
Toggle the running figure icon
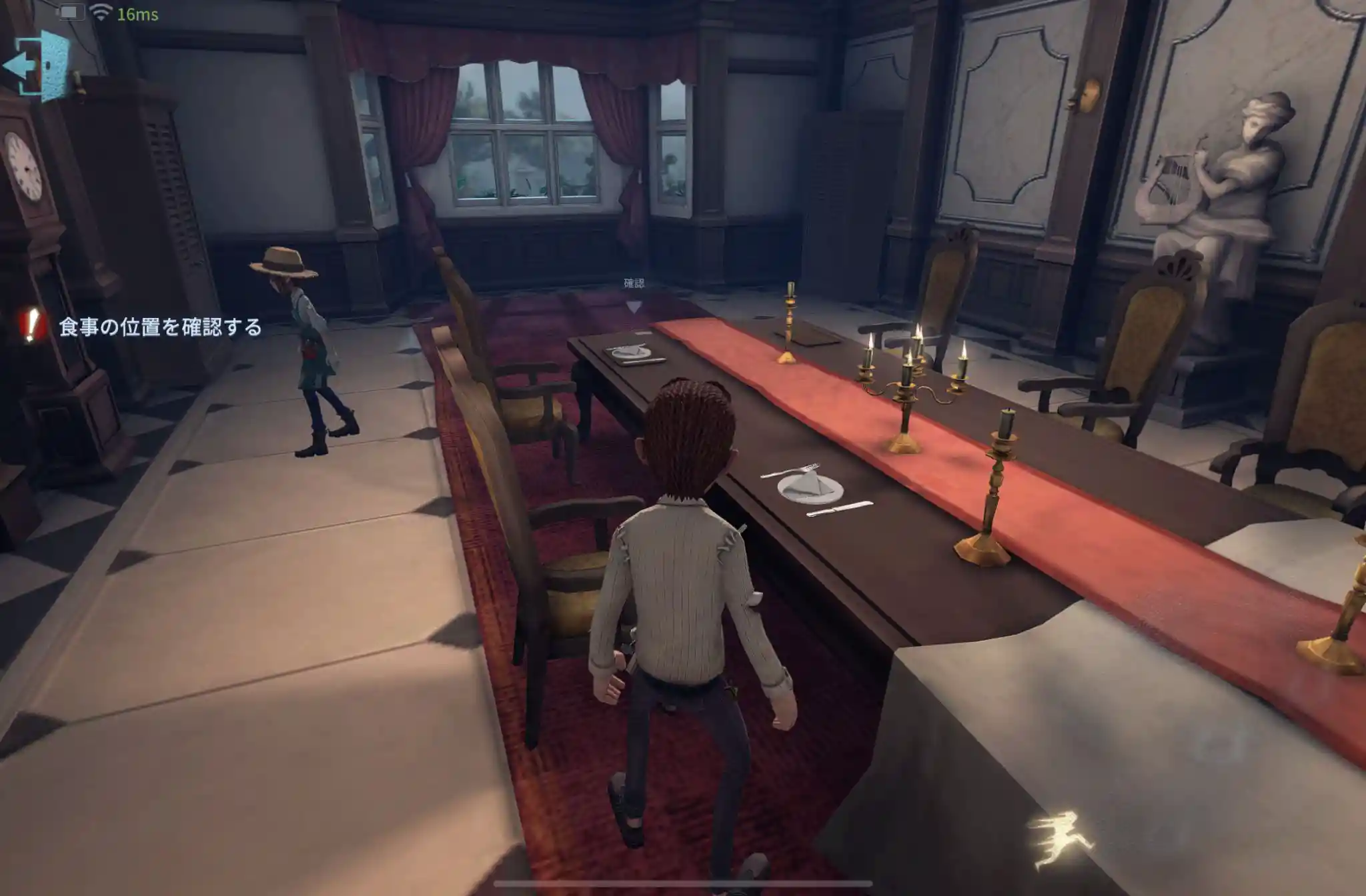[1063, 840]
